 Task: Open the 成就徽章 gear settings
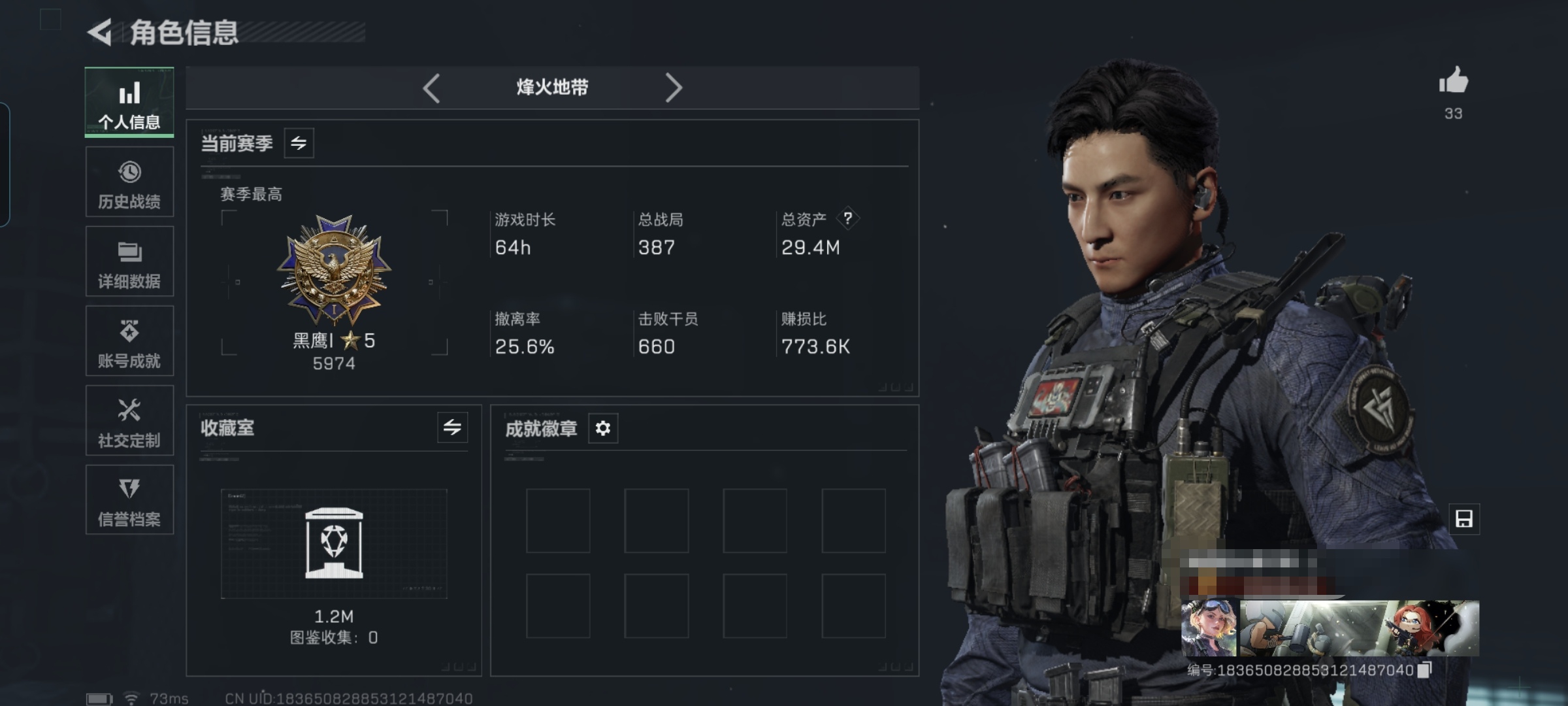pos(602,428)
